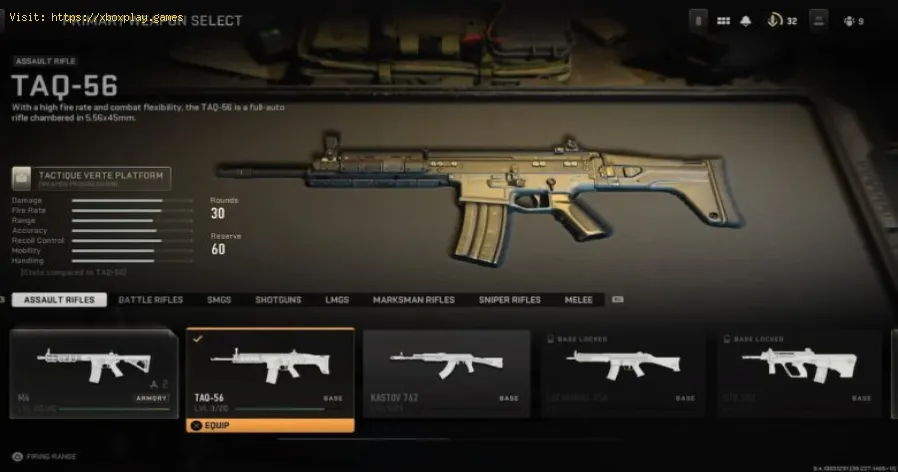Open the Tactique Verte Platform progression
The width and height of the screenshot is (898, 472).
[91, 178]
